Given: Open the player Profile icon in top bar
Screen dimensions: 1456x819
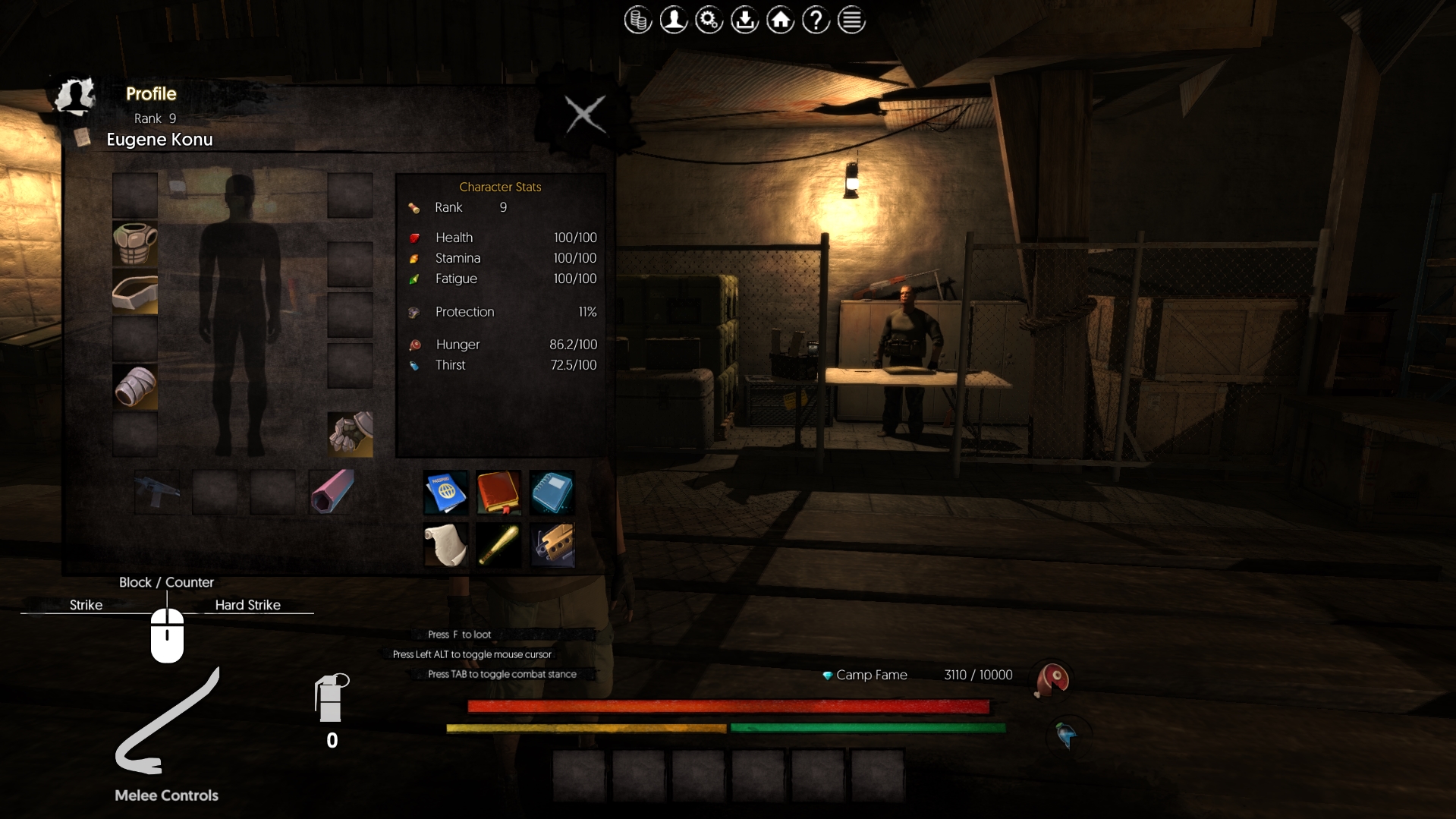Looking at the screenshot, I should pyautogui.click(x=674, y=20).
